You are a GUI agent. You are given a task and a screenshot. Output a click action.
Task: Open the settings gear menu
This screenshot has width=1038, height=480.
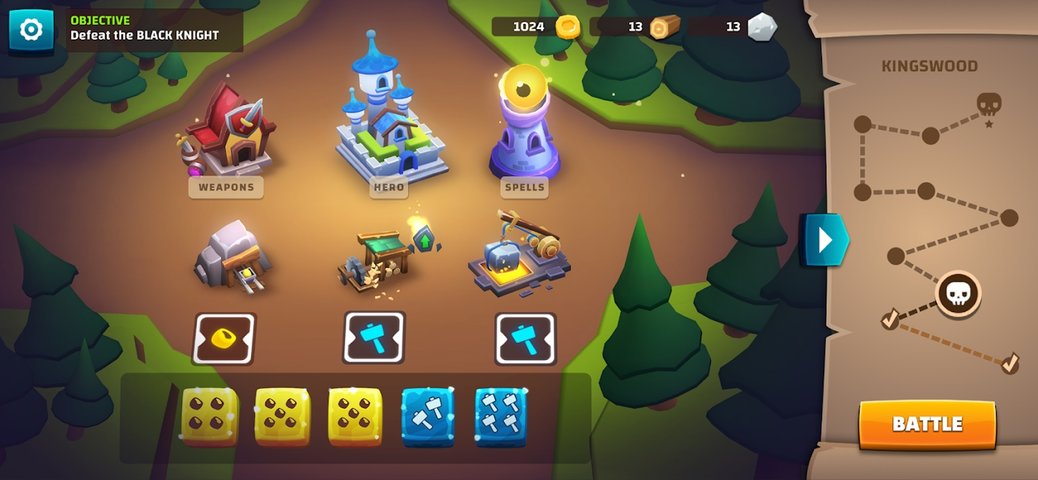click(x=31, y=30)
